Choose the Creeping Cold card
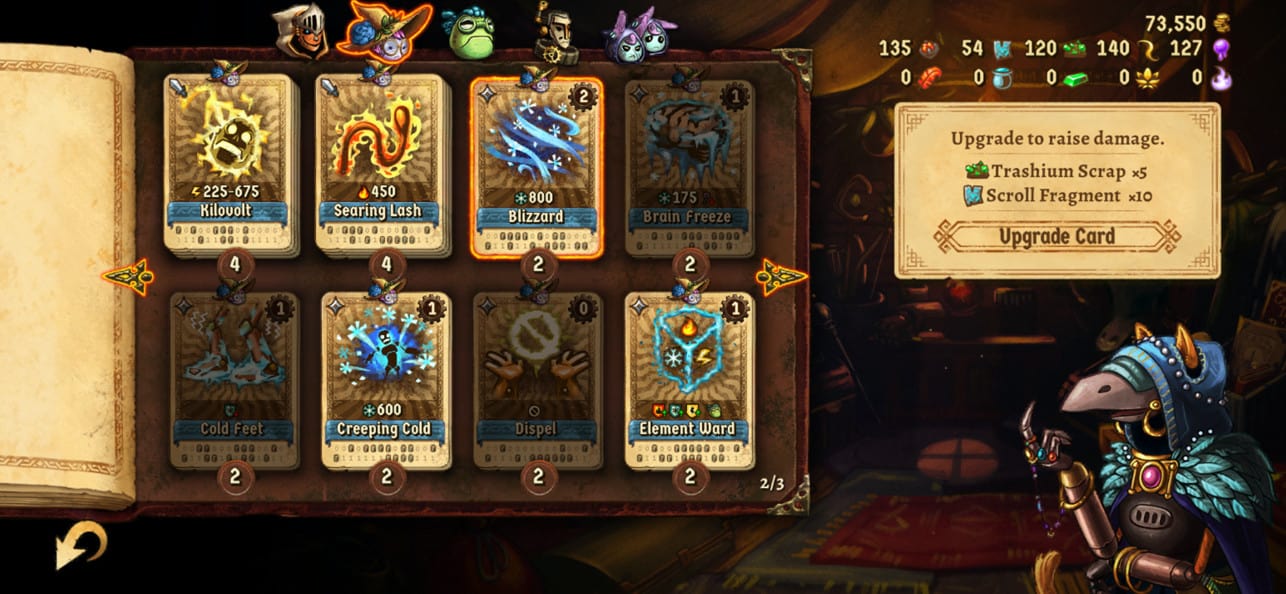The height and width of the screenshot is (594, 1286). pyautogui.click(x=385, y=380)
